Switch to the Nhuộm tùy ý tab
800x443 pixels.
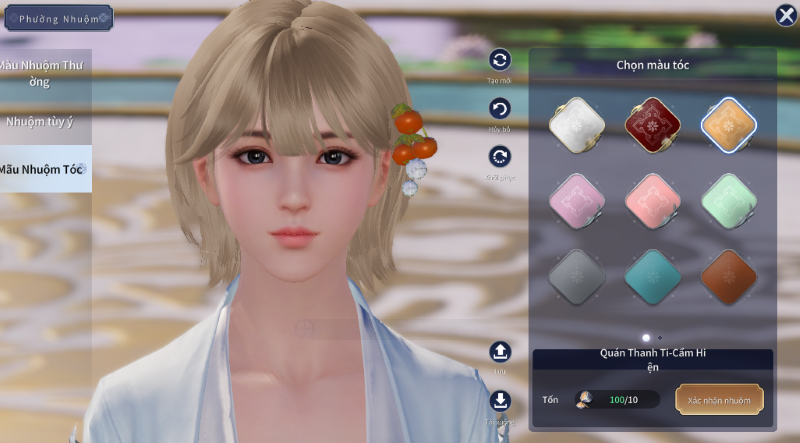[x=40, y=122]
